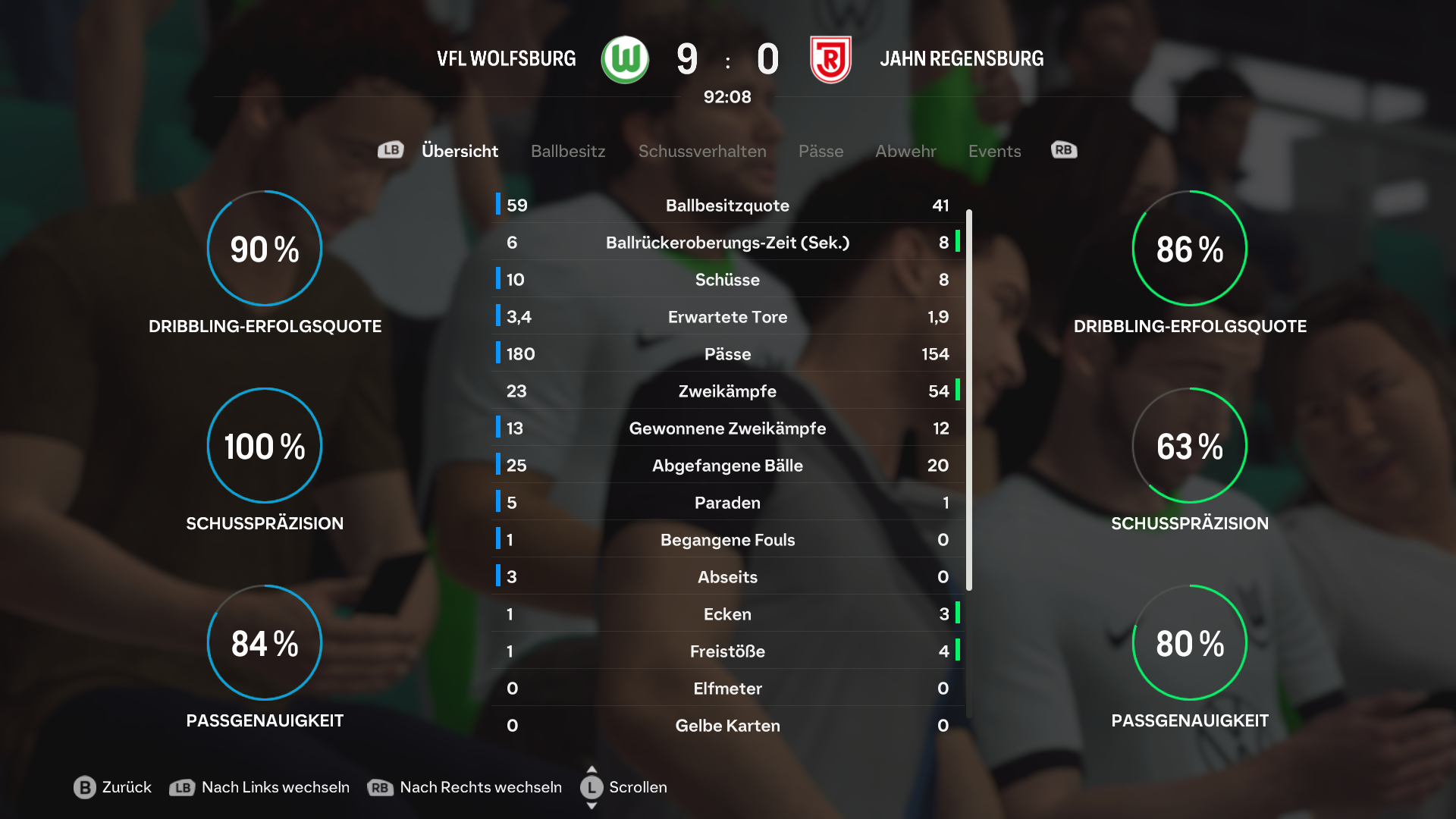This screenshot has width=1456, height=819.
Task: Open the Schussverhalten tab
Action: tap(702, 151)
